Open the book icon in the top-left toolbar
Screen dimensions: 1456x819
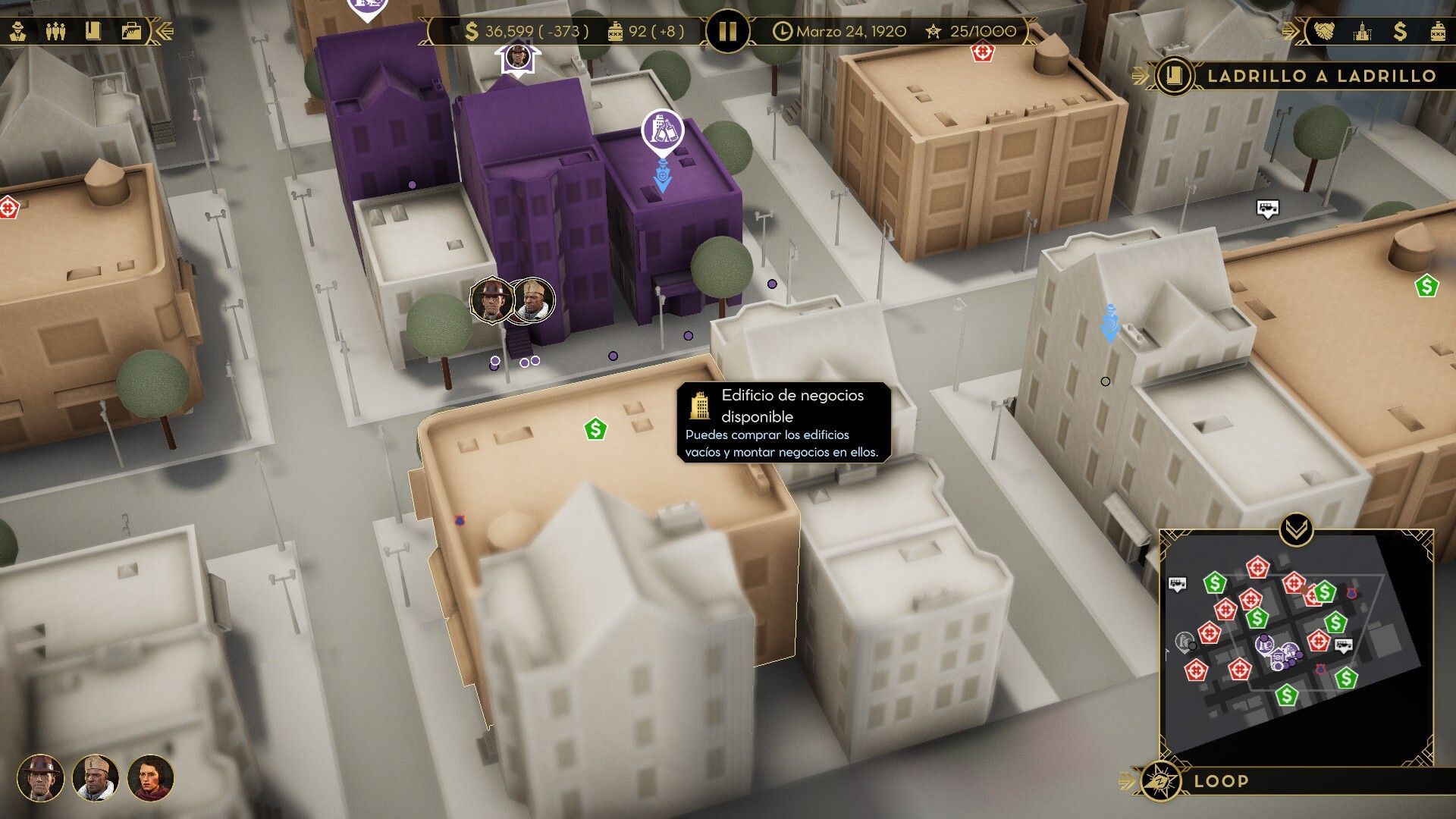(93, 32)
